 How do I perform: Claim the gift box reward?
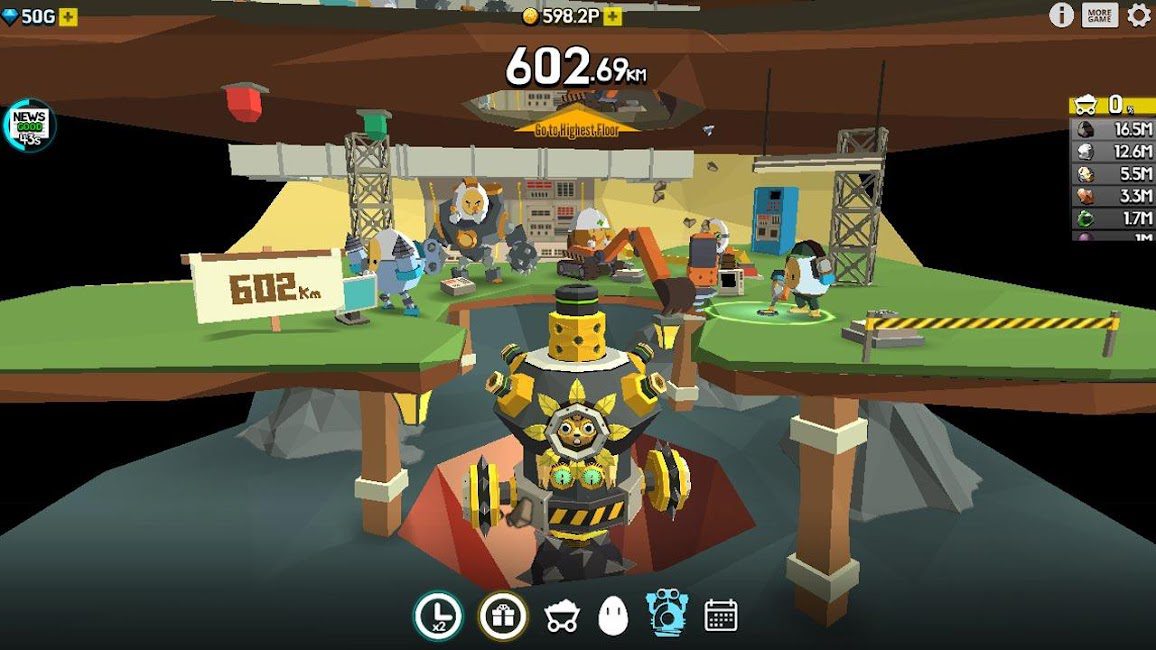coord(502,616)
